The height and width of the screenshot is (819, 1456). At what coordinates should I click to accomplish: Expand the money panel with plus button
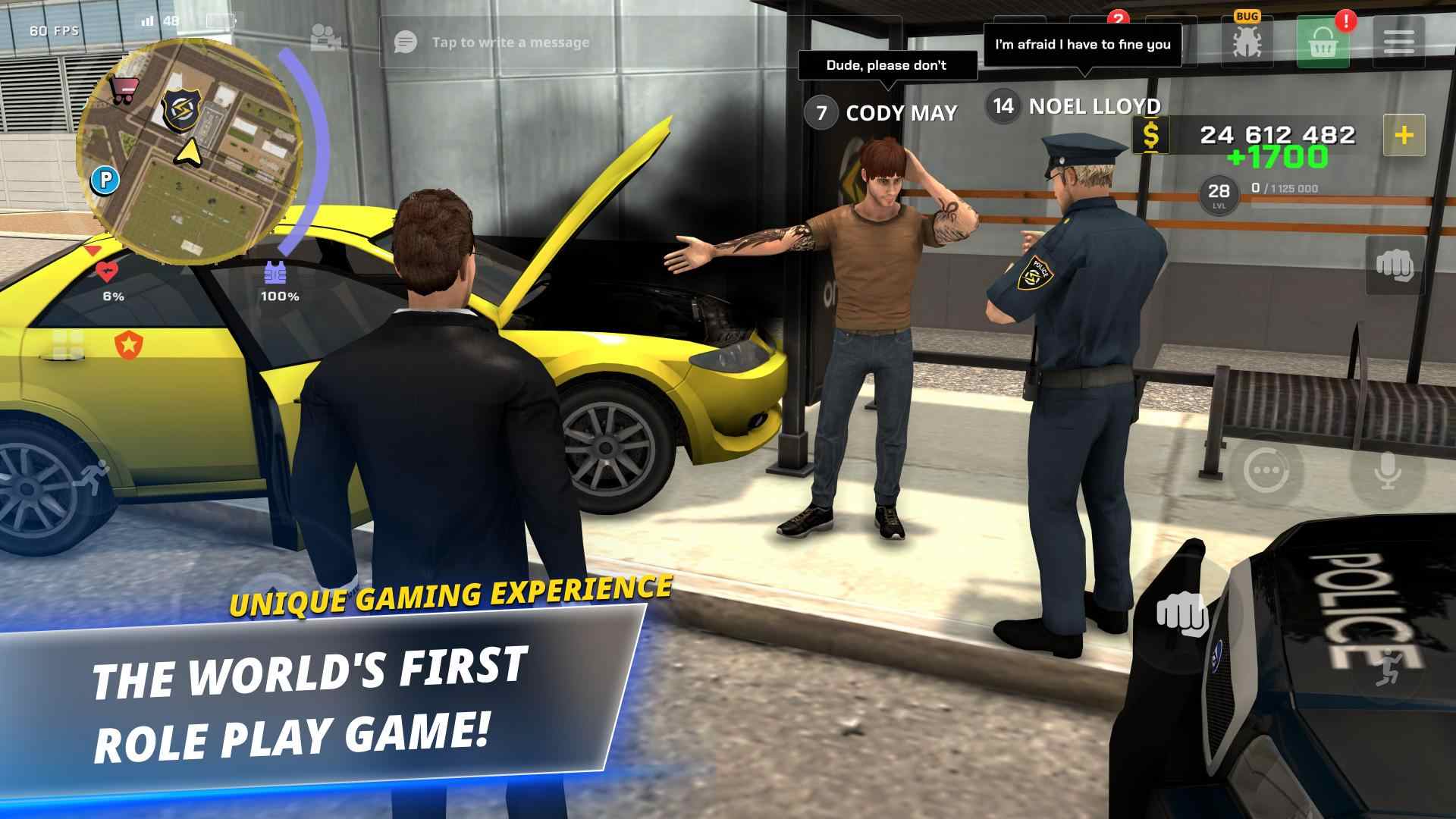pyautogui.click(x=1404, y=136)
